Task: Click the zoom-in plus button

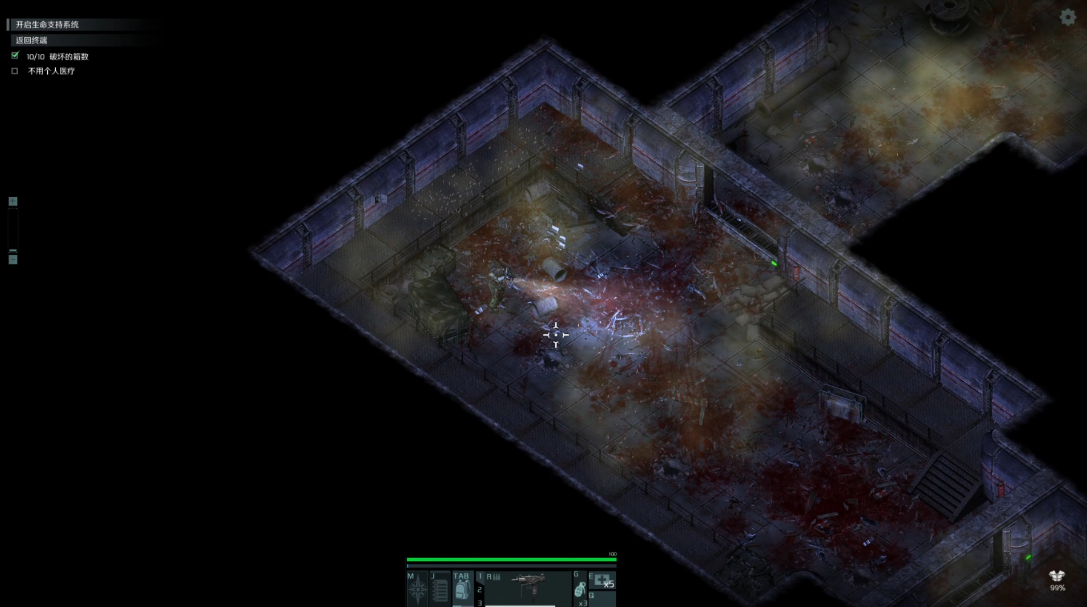Action: (13, 202)
